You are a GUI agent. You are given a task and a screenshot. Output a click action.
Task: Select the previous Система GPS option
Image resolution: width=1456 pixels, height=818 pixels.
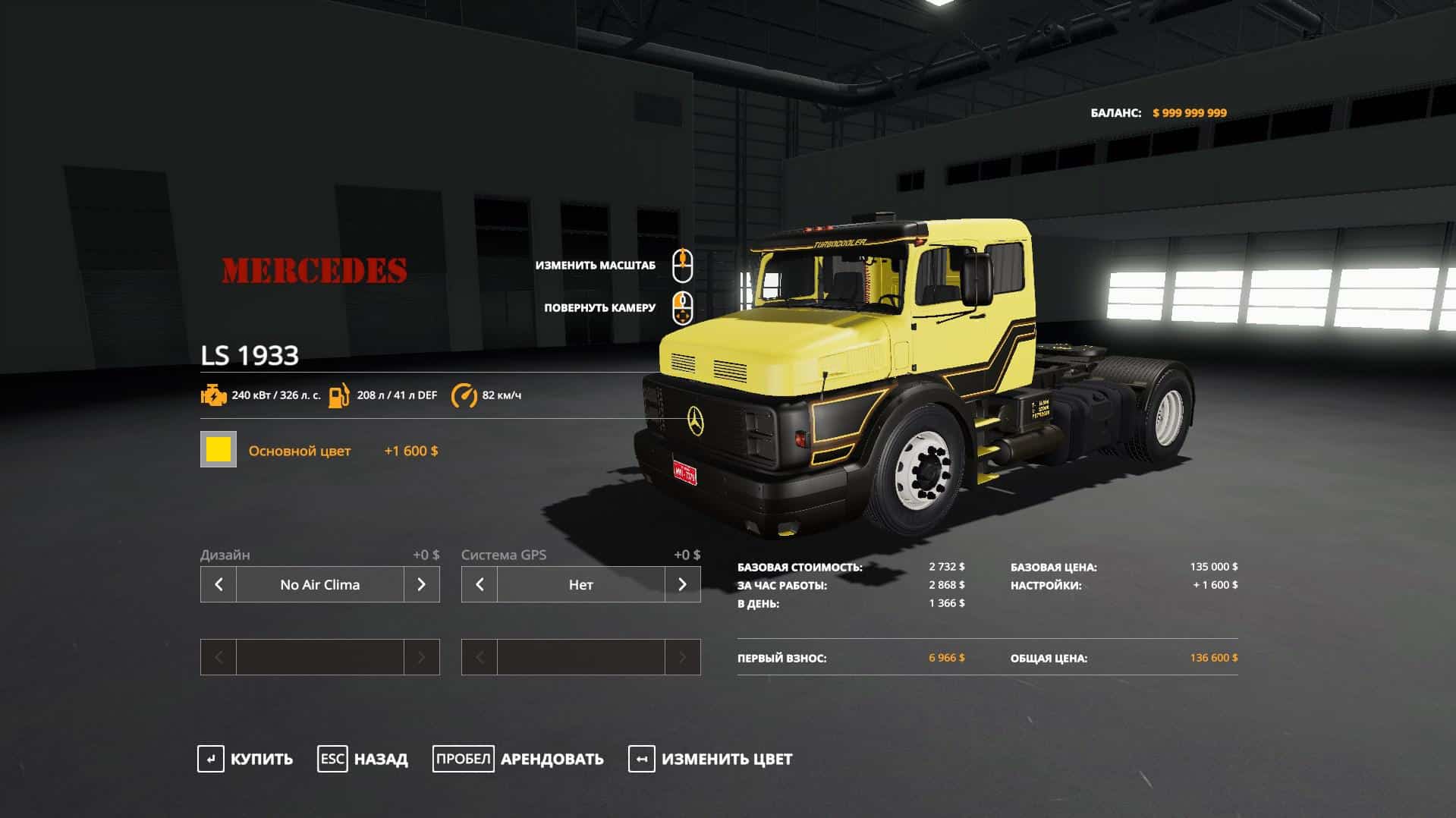[x=480, y=584]
